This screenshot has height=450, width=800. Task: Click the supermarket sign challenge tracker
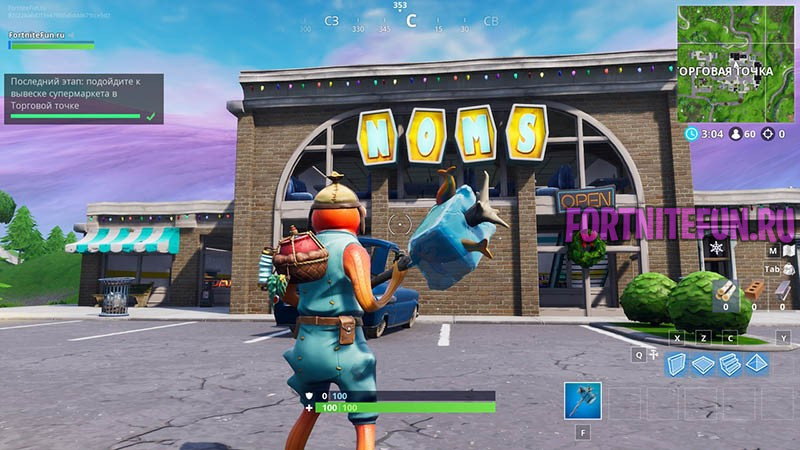(83, 98)
